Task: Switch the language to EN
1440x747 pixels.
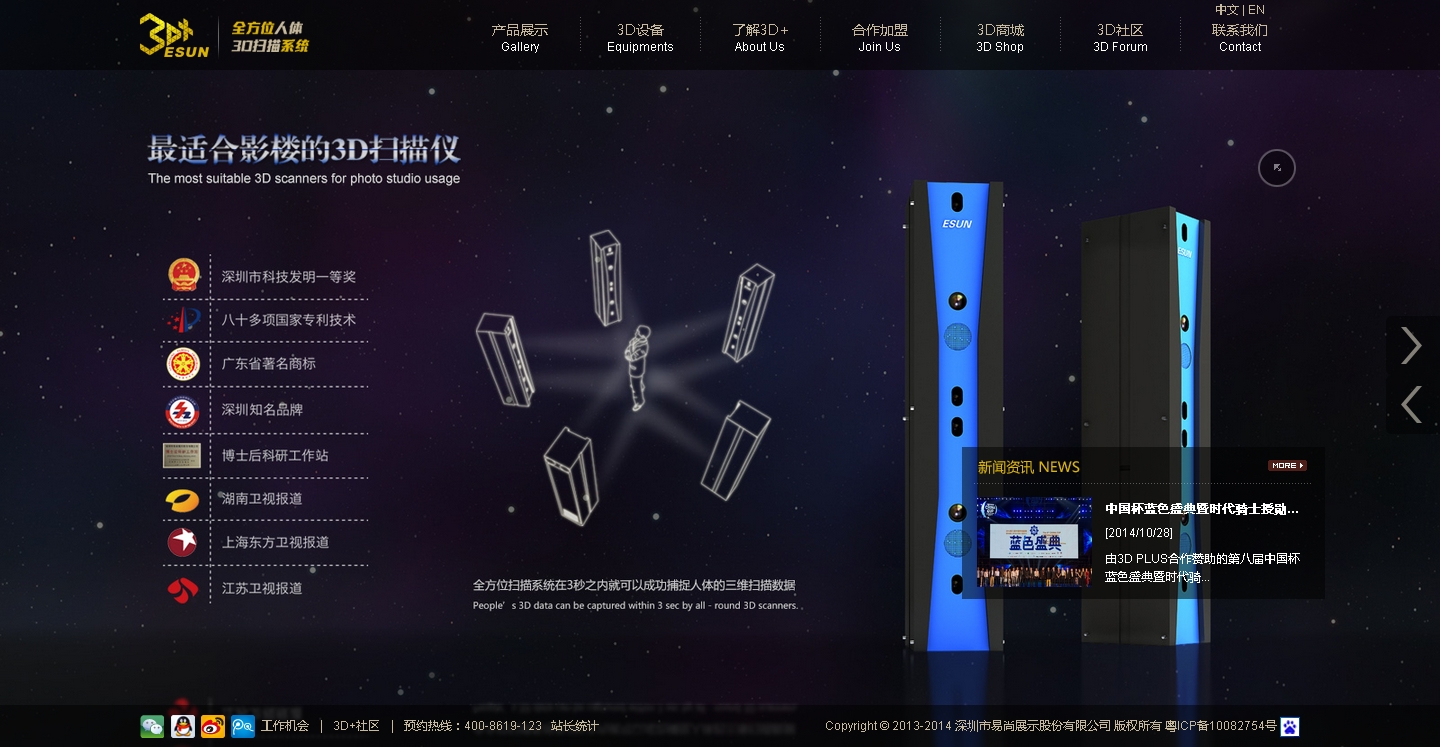Action: [1257, 10]
